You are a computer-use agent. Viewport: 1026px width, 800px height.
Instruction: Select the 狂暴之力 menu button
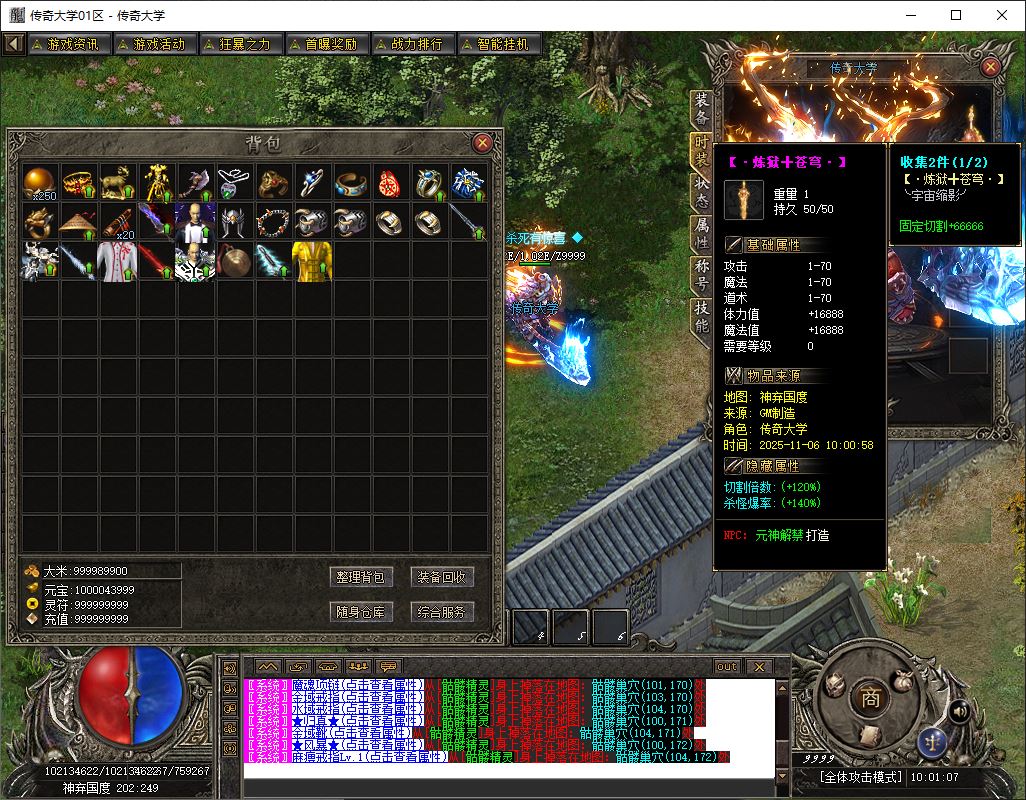[x=238, y=44]
